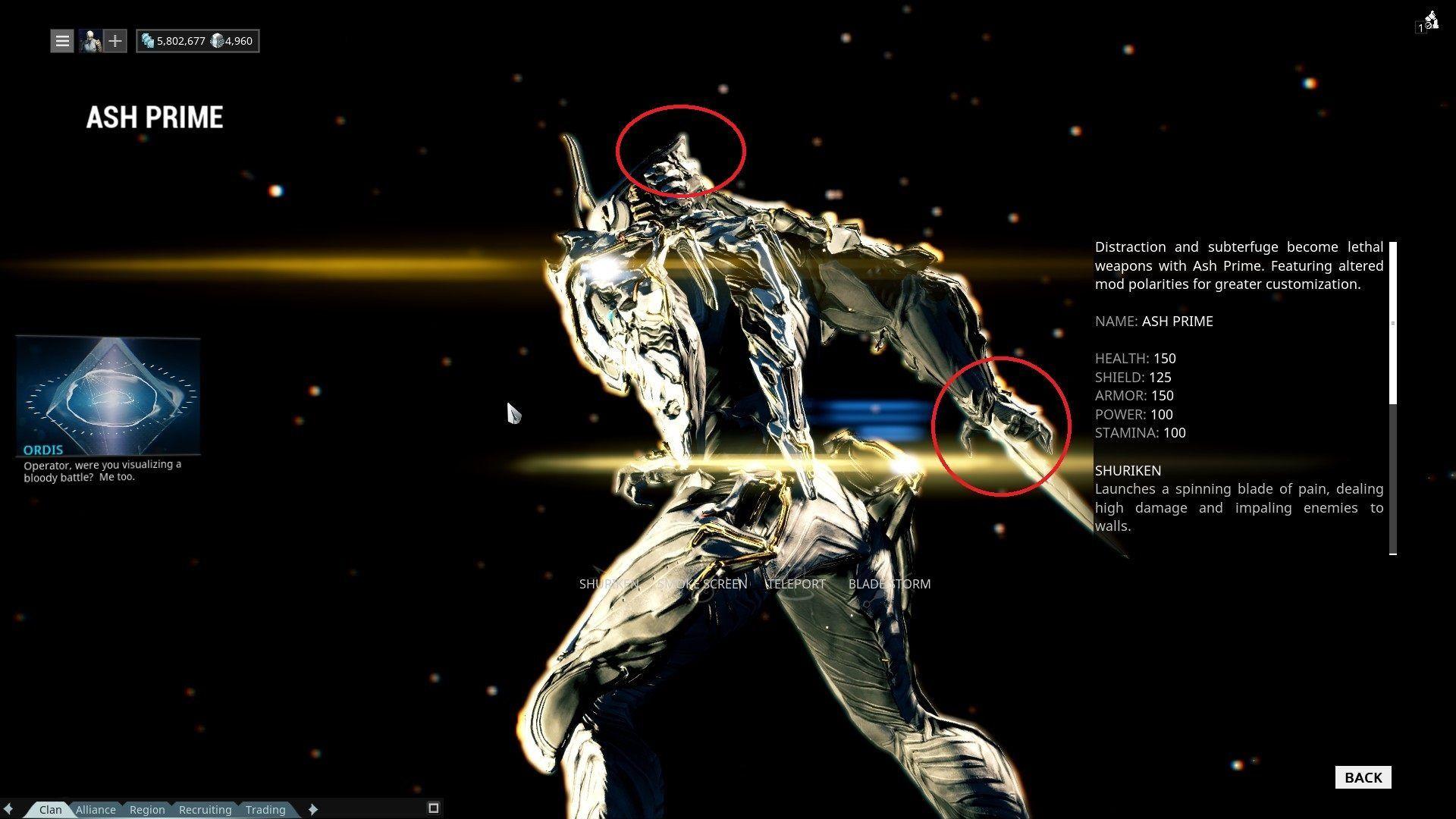1456x819 pixels.
Task: Click the BACK button
Action: 1363,777
